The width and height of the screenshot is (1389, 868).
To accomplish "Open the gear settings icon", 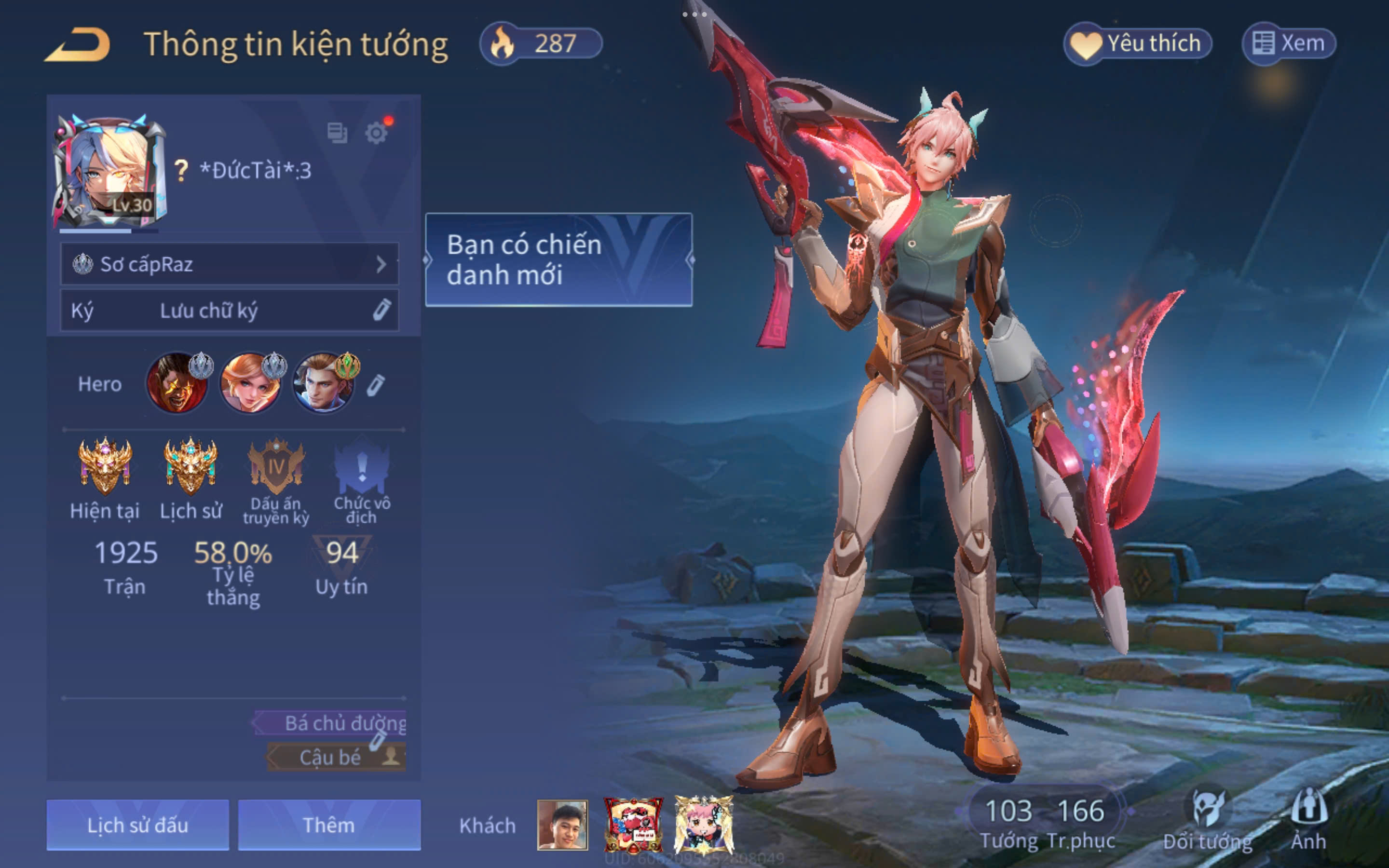I will pos(377,133).
